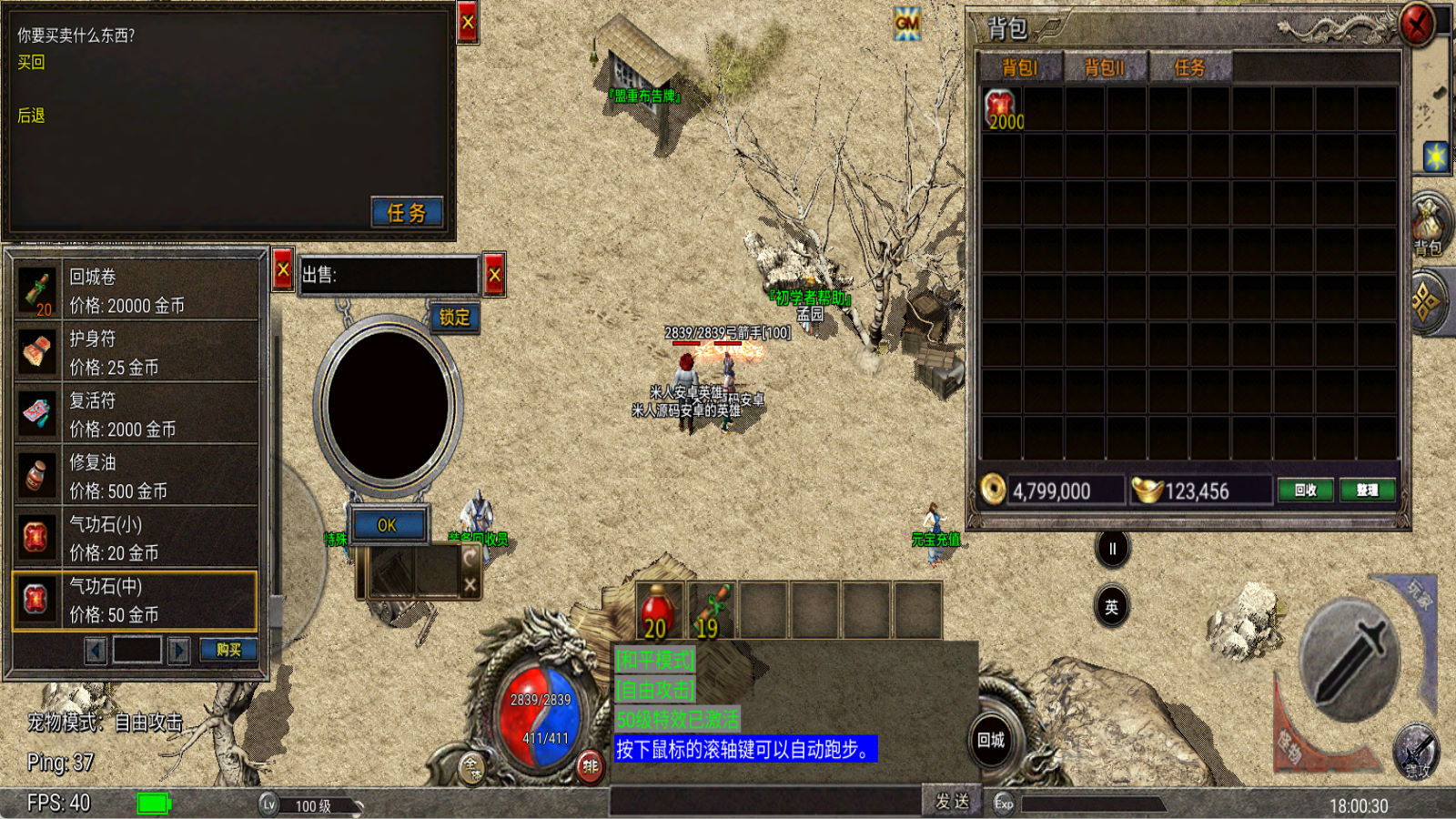Select 气功石(小) shop entry
The image size is (1456, 819).
tap(136, 538)
